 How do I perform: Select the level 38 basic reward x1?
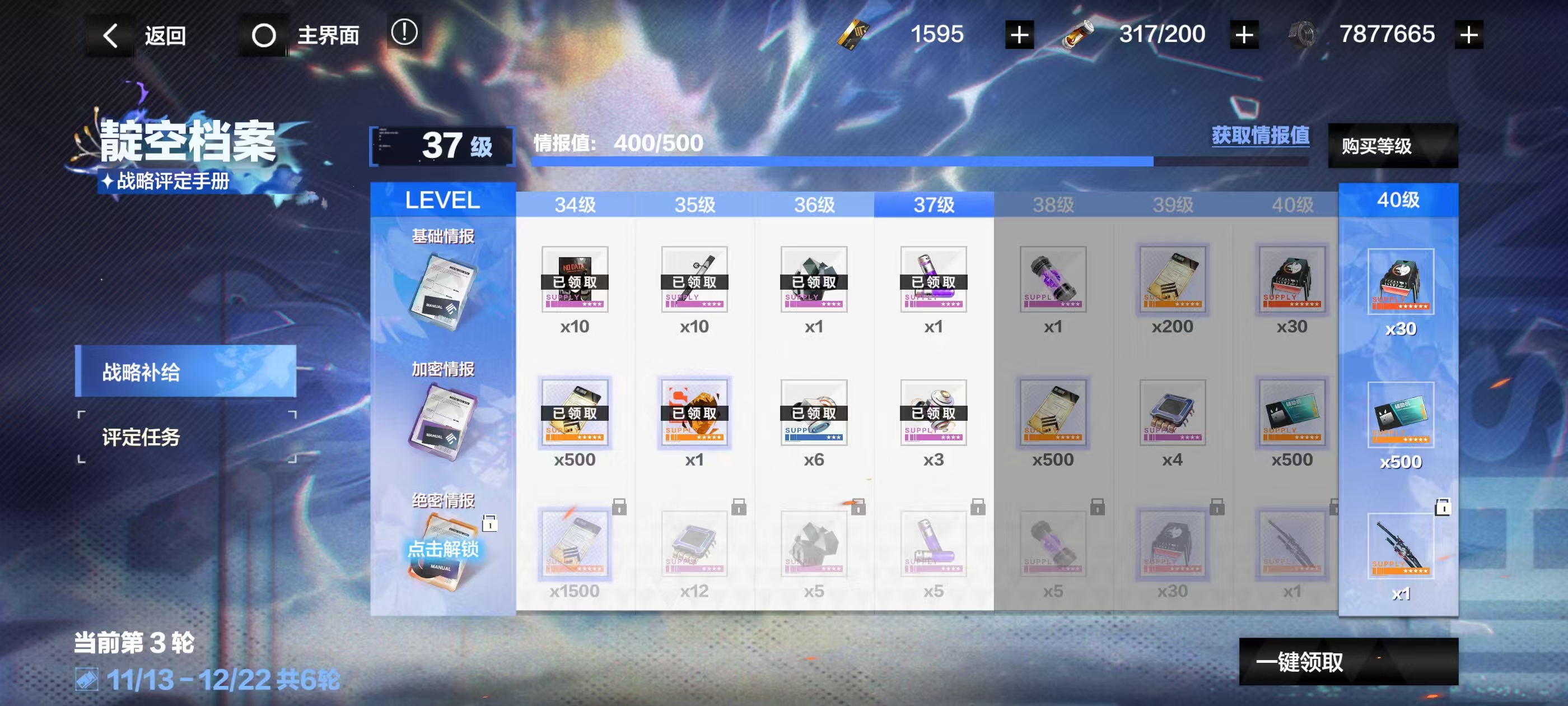[x=1052, y=280]
